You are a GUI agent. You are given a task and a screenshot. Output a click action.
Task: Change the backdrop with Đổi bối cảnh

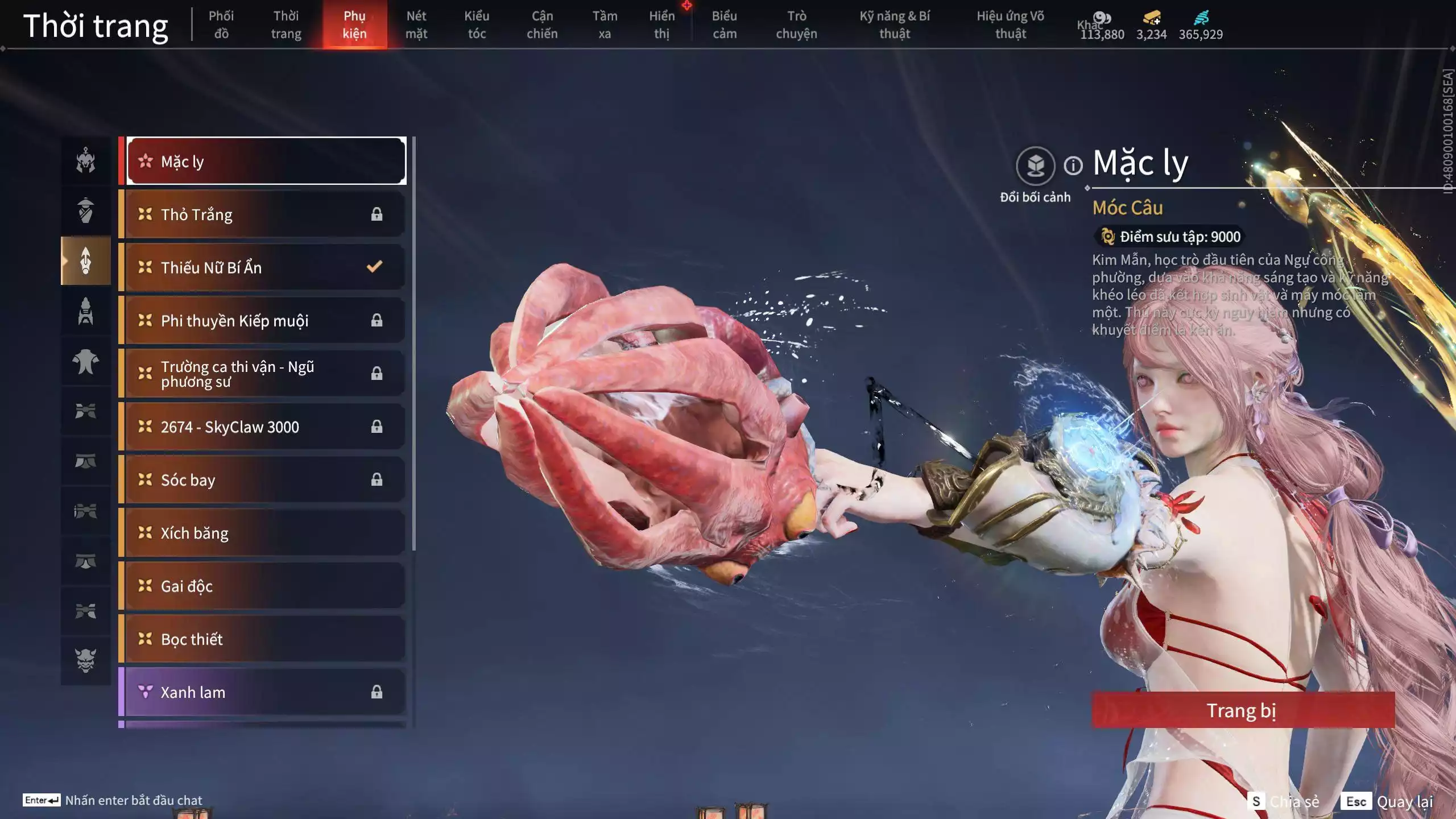[x=1035, y=166]
